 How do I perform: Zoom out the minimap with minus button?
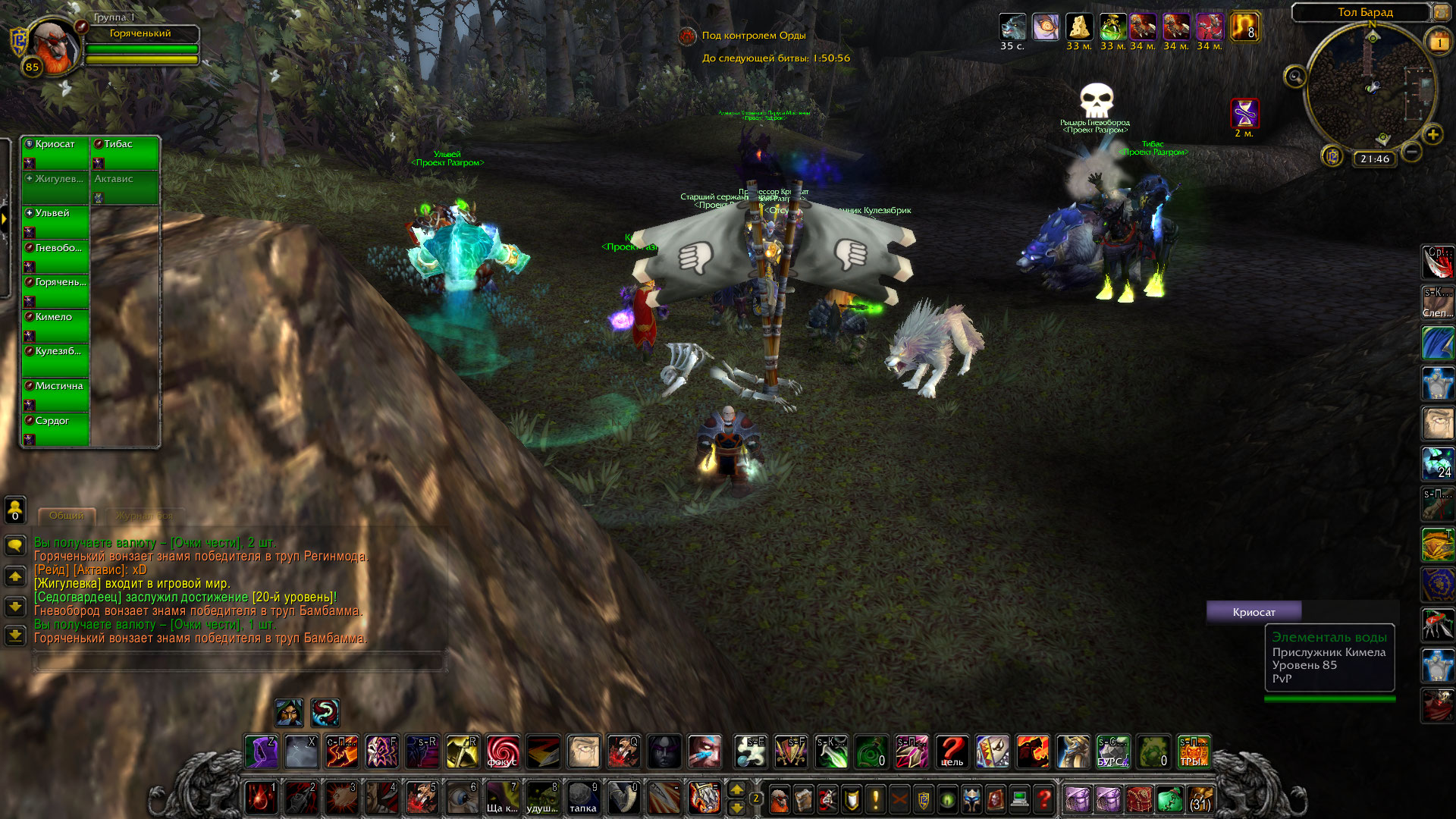pyautogui.click(x=1411, y=152)
